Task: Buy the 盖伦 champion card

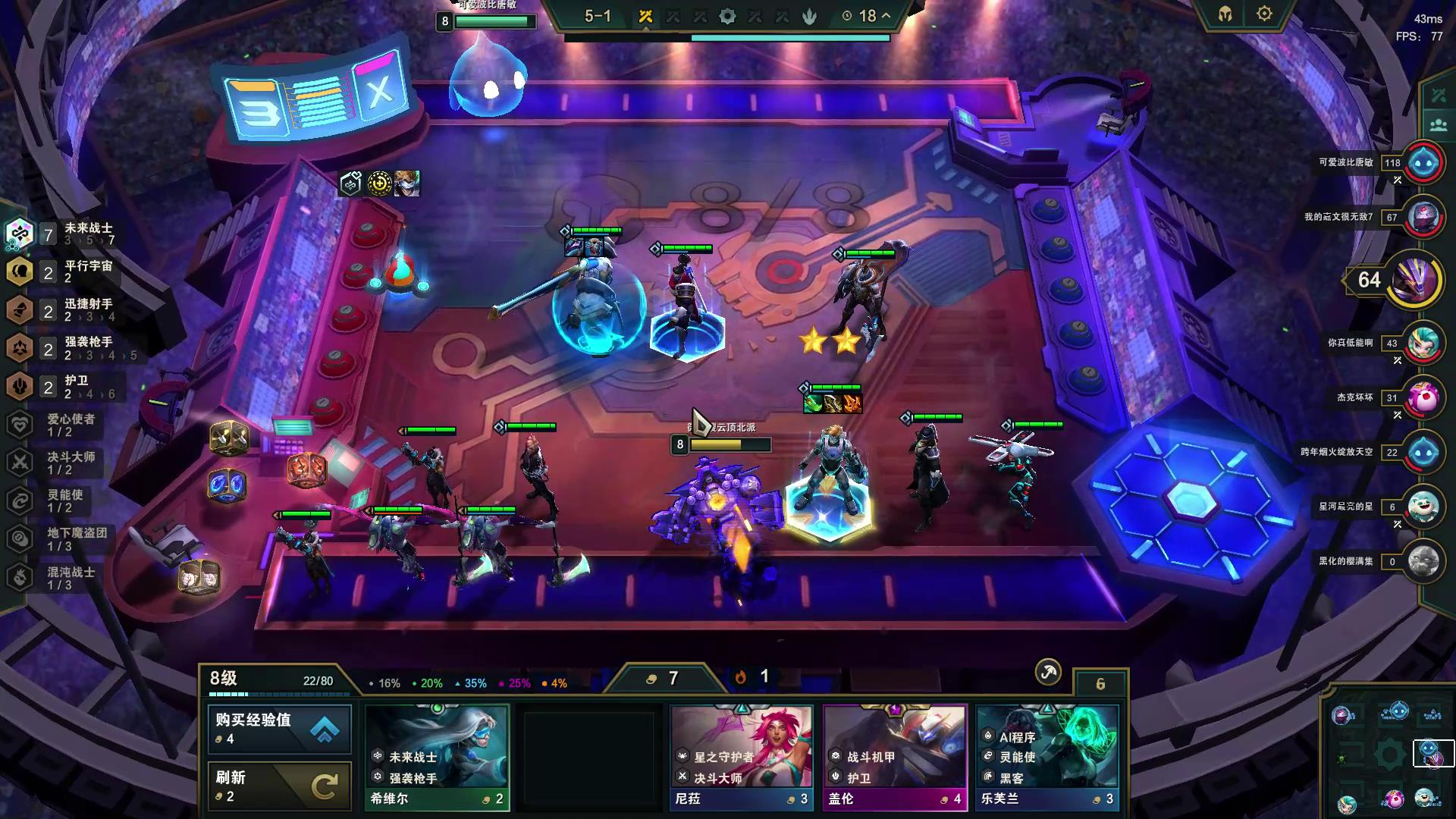Action: point(895,758)
